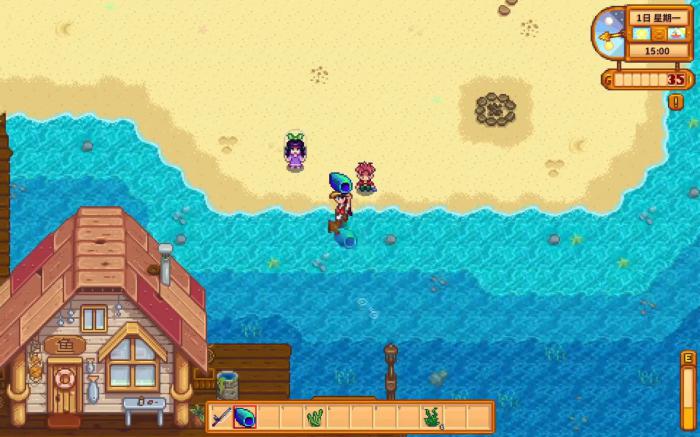Pick the single light-green plant slot
This screenshot has width=700, height=437.
[x=314, y=417]
